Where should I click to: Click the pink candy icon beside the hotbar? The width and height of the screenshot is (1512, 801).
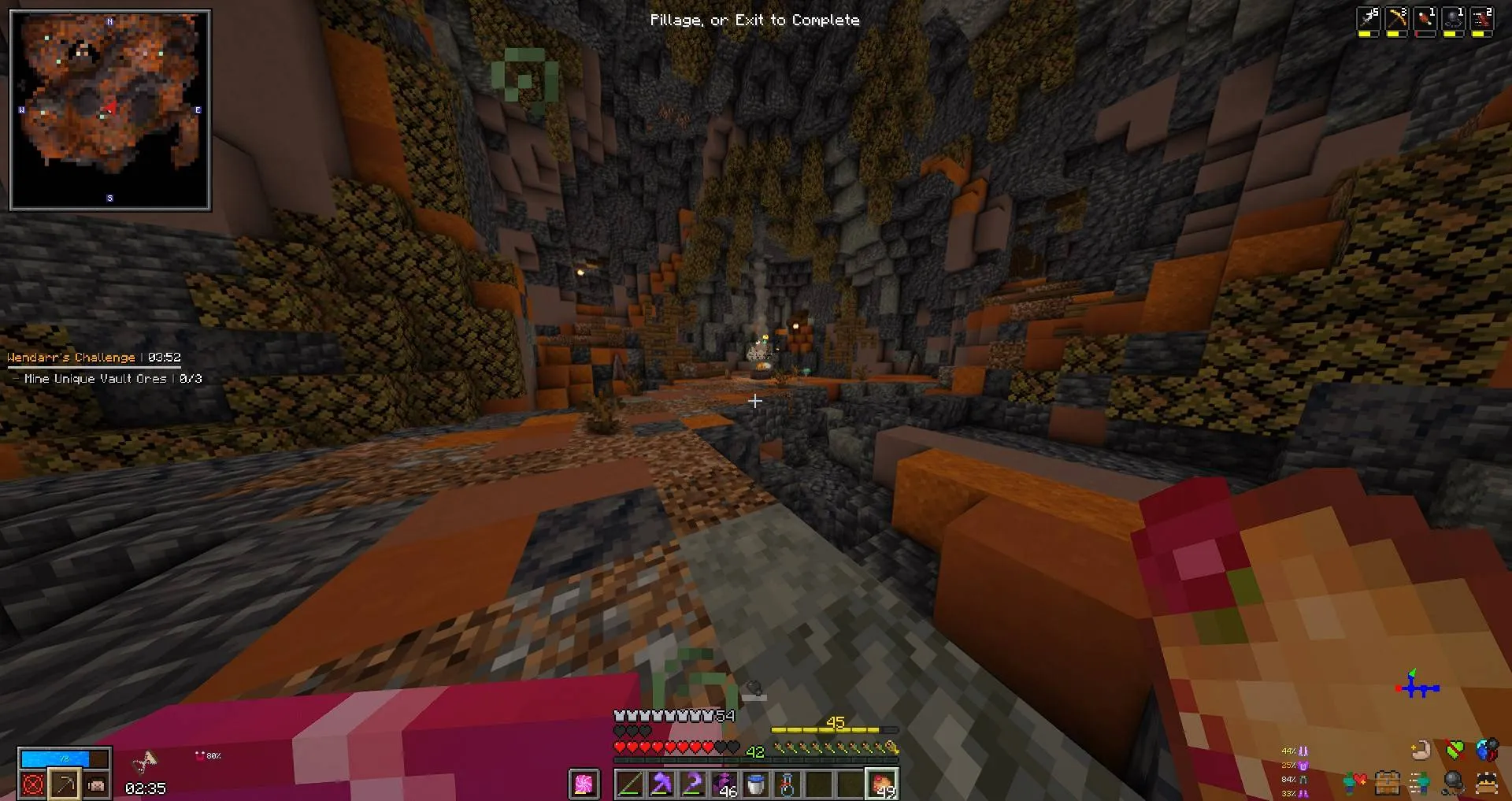pos(584,784)
